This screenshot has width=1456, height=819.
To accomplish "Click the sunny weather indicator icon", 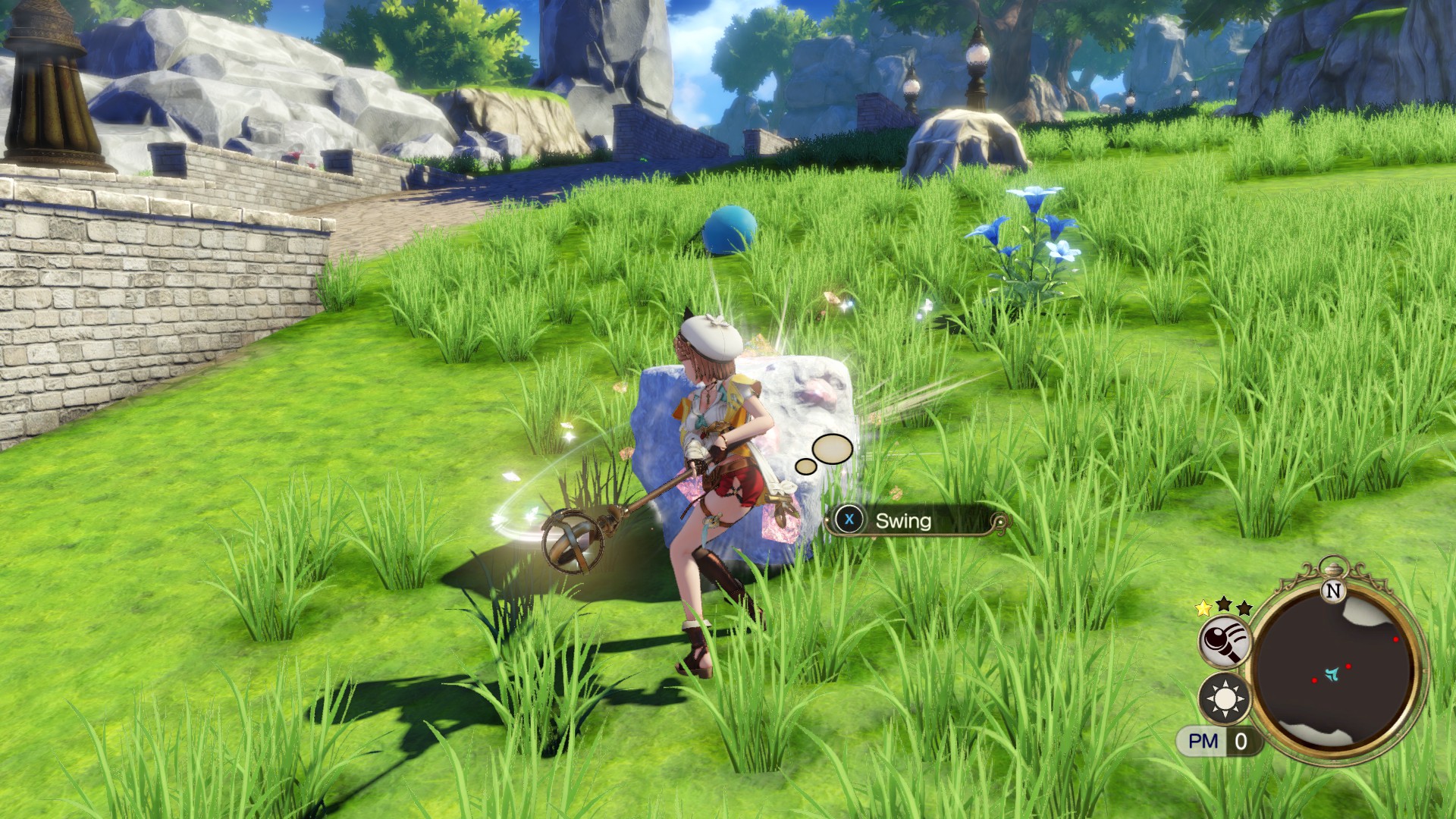I will pyautogui.click(x=1225, y=699).
